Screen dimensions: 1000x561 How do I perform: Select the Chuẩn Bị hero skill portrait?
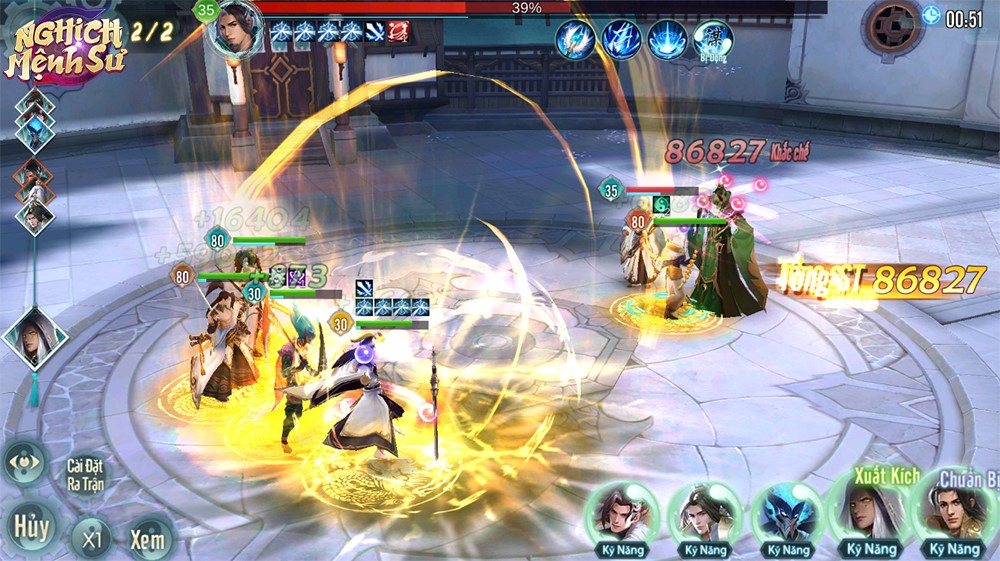tap(953, 514)
